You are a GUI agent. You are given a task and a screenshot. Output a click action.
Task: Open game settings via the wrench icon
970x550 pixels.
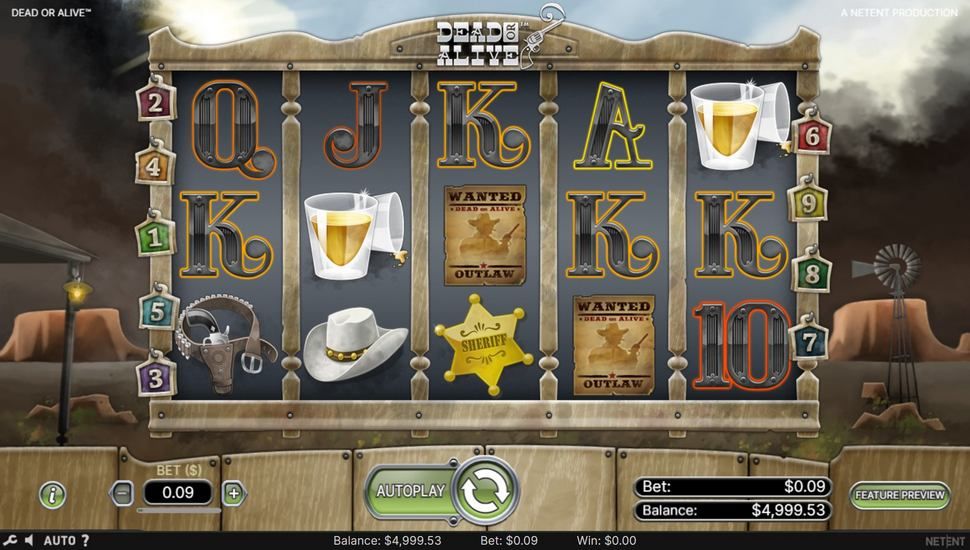point(10,541)
